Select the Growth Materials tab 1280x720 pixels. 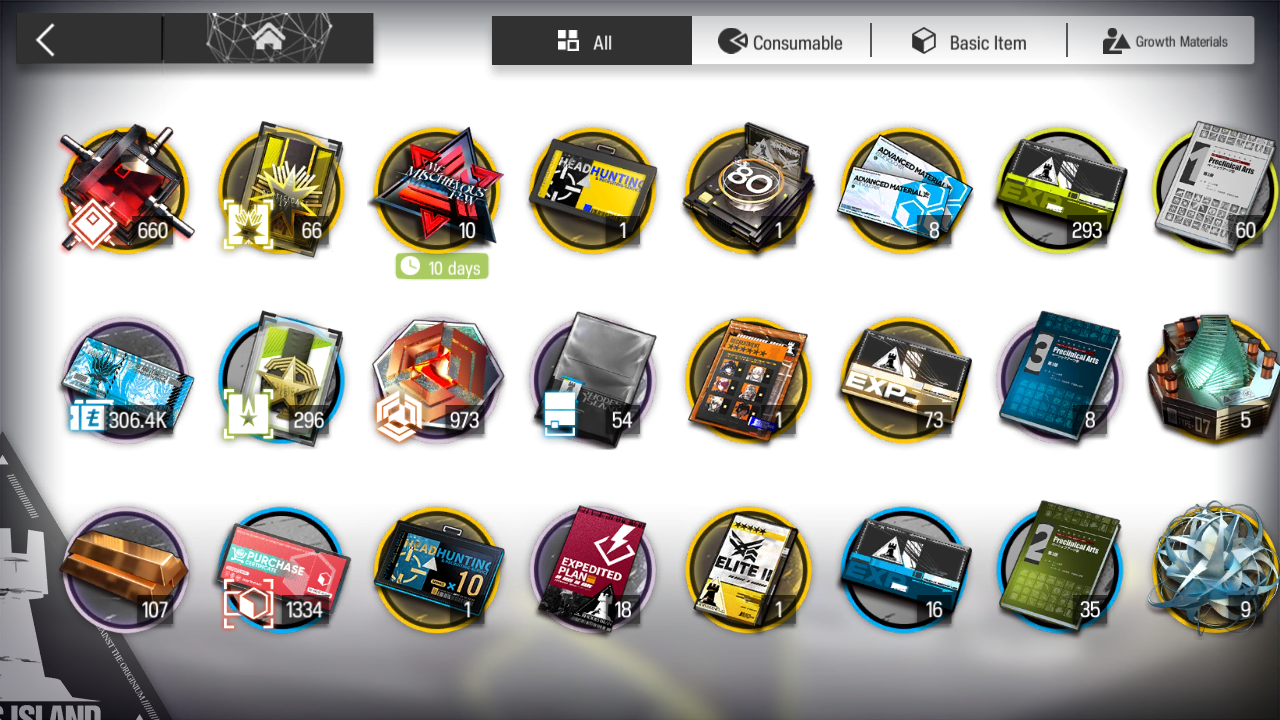[x=1164, y=42]
